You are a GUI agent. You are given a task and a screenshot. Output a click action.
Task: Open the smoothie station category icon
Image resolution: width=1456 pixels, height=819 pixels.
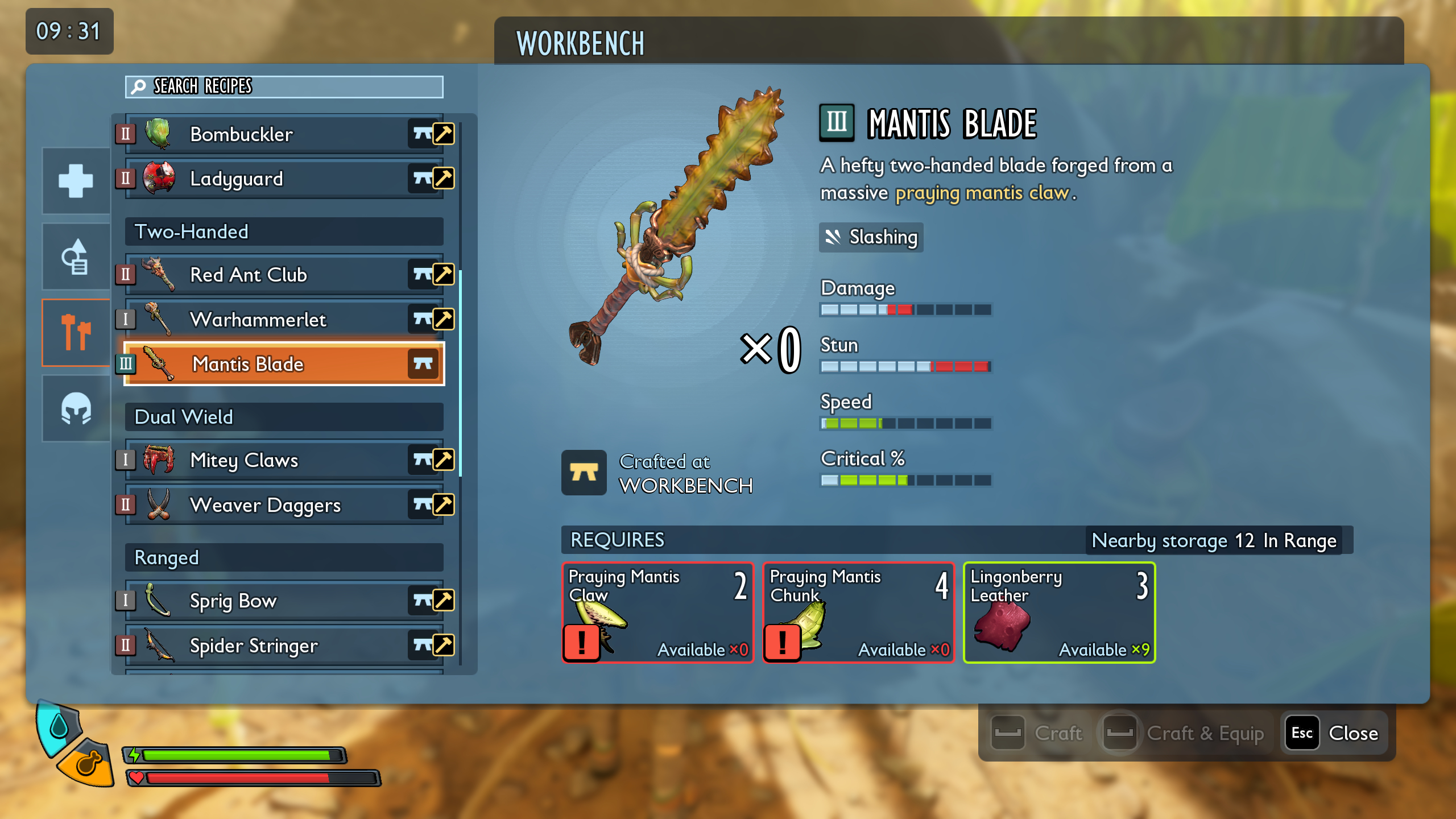point(76,257)
